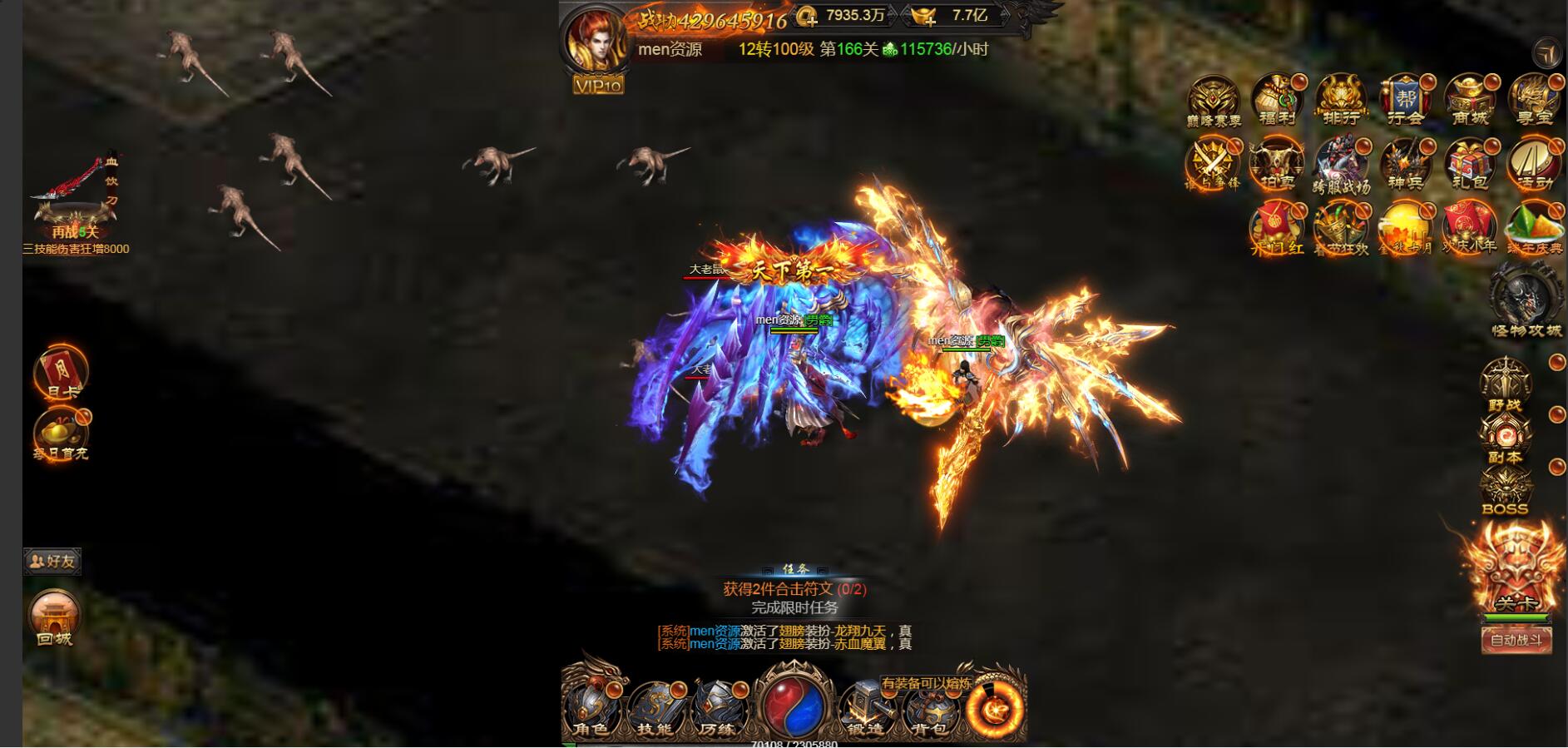Toggle the 自动战斗 auto-battle button
Image resolution: width=1568 pixels, height=748 pixels.
[x=1516, y=640]
